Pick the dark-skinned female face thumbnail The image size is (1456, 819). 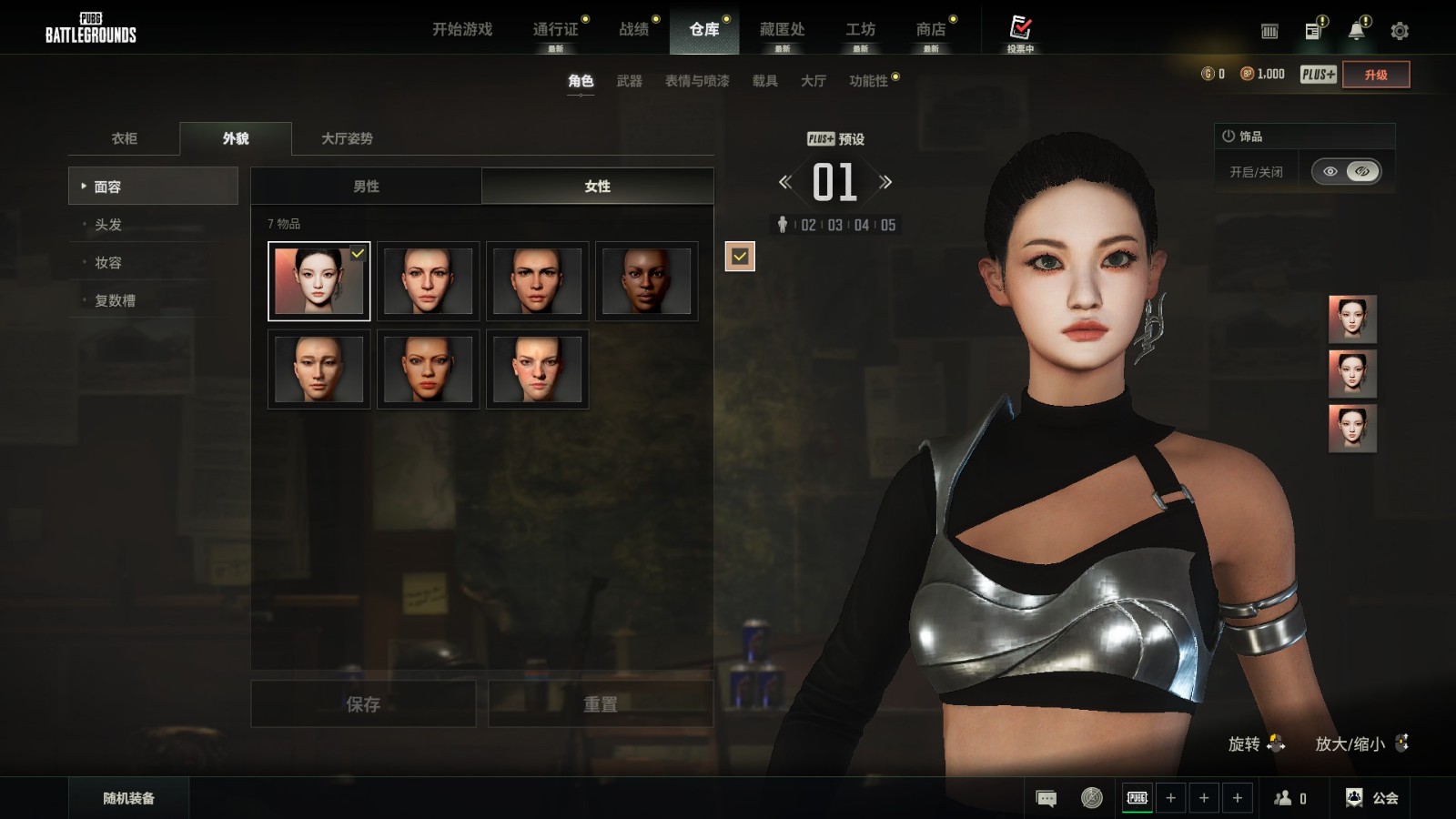[x=646, y=281]
